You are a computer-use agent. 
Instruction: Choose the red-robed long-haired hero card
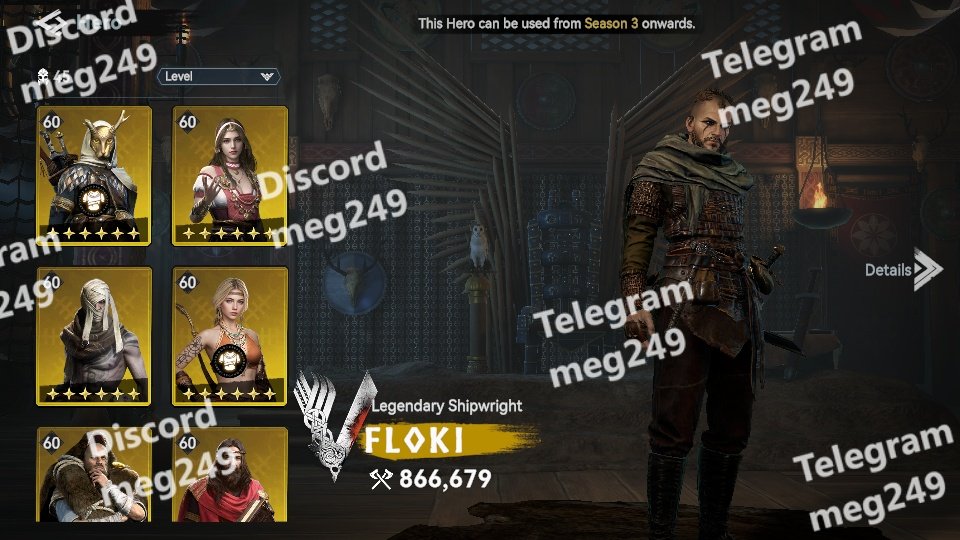point(230,476)
